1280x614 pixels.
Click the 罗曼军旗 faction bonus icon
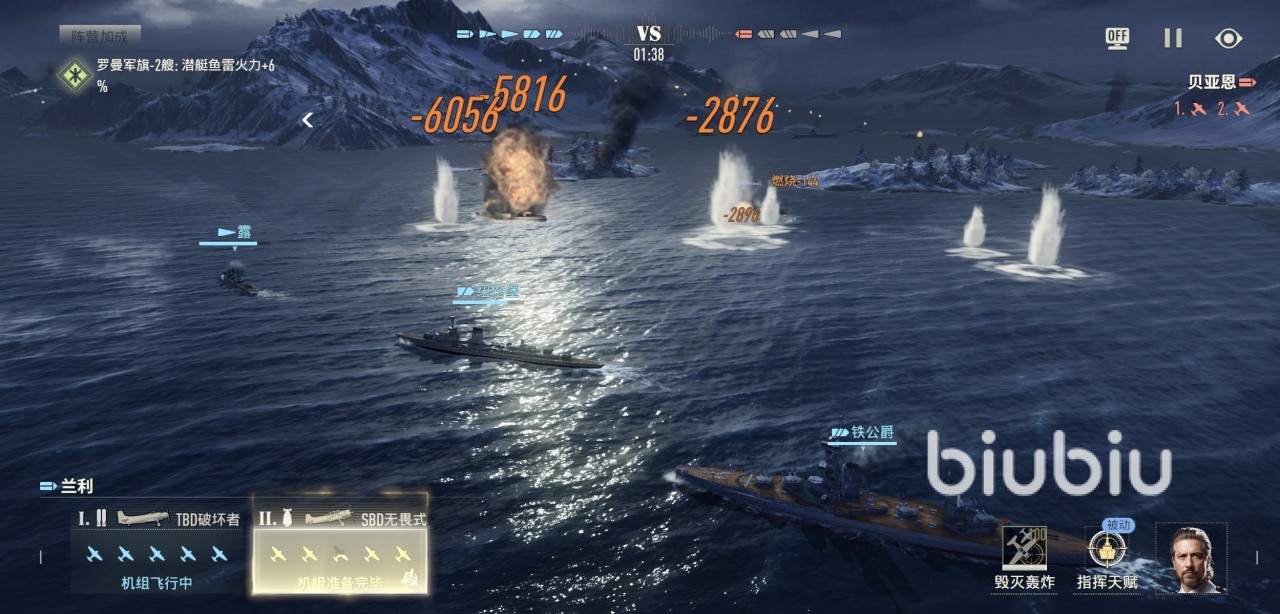73,73
